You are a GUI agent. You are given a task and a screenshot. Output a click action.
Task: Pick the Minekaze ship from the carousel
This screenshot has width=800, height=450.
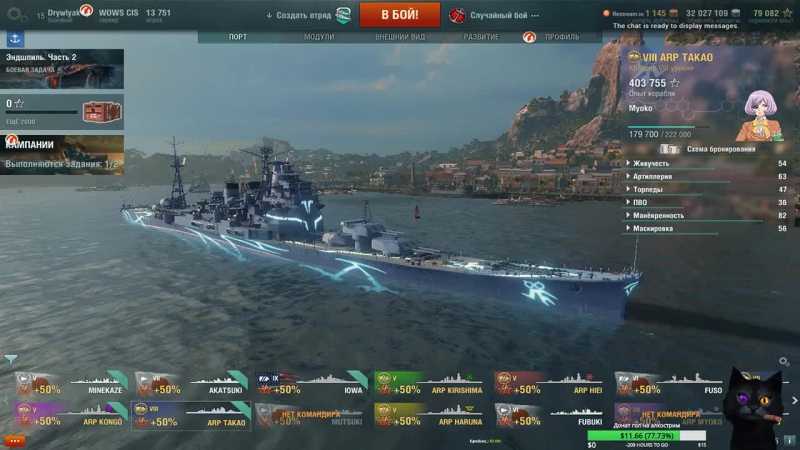tap(70, 385)
